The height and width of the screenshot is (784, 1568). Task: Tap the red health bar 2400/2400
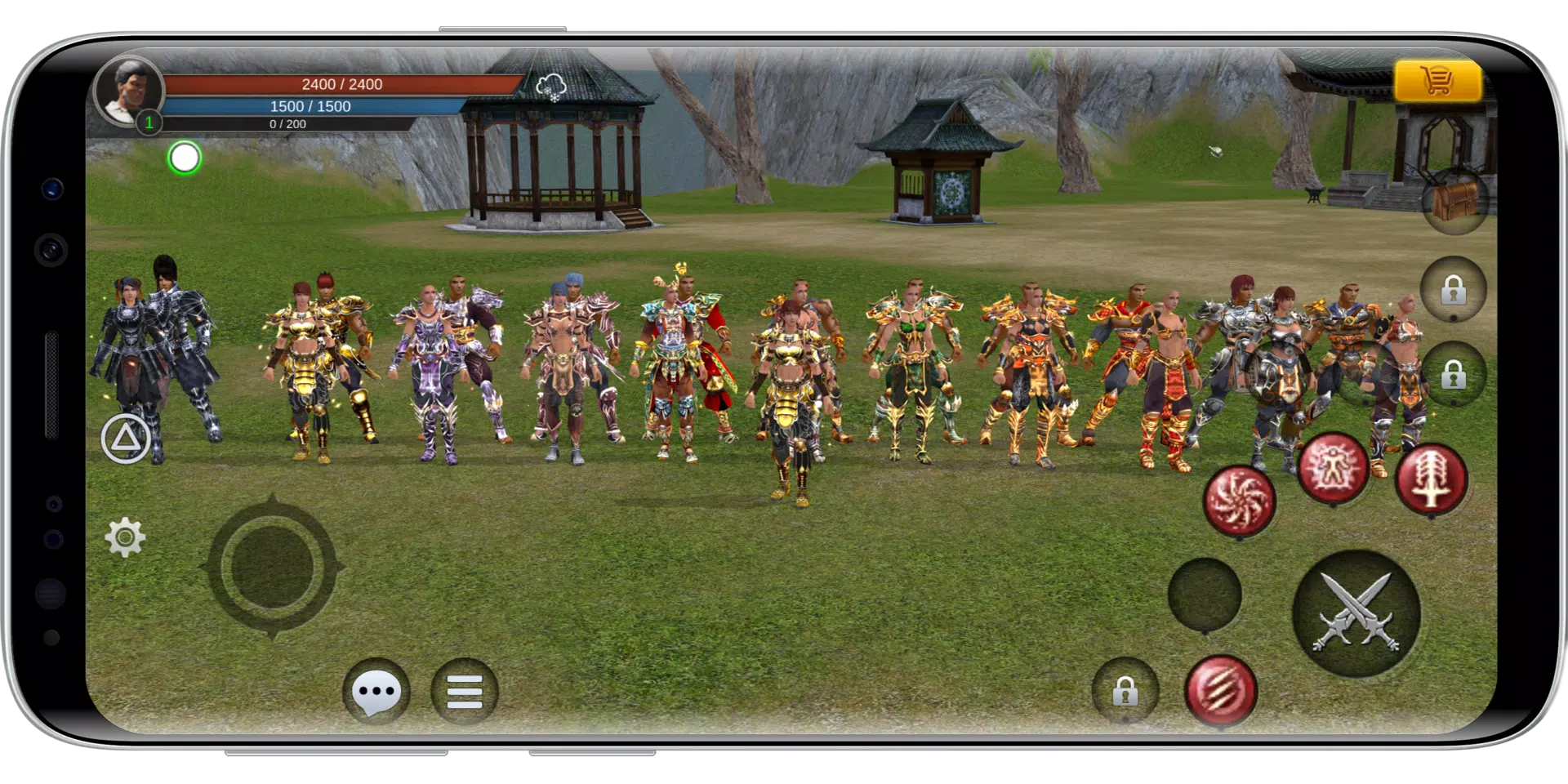coord(343,83)
